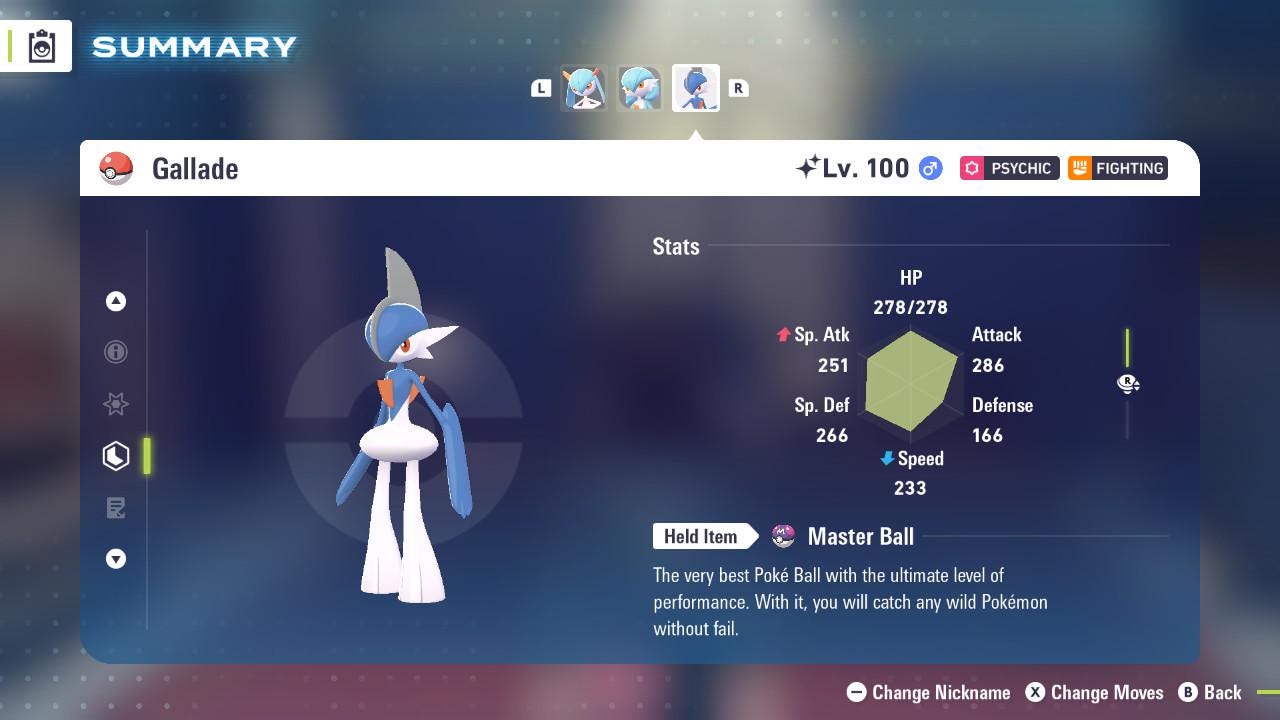Open the Moves memo icon in sidebar
The height and width of the screenshot is (720, 1280).
pyautogui.click(x=116, y=508)
